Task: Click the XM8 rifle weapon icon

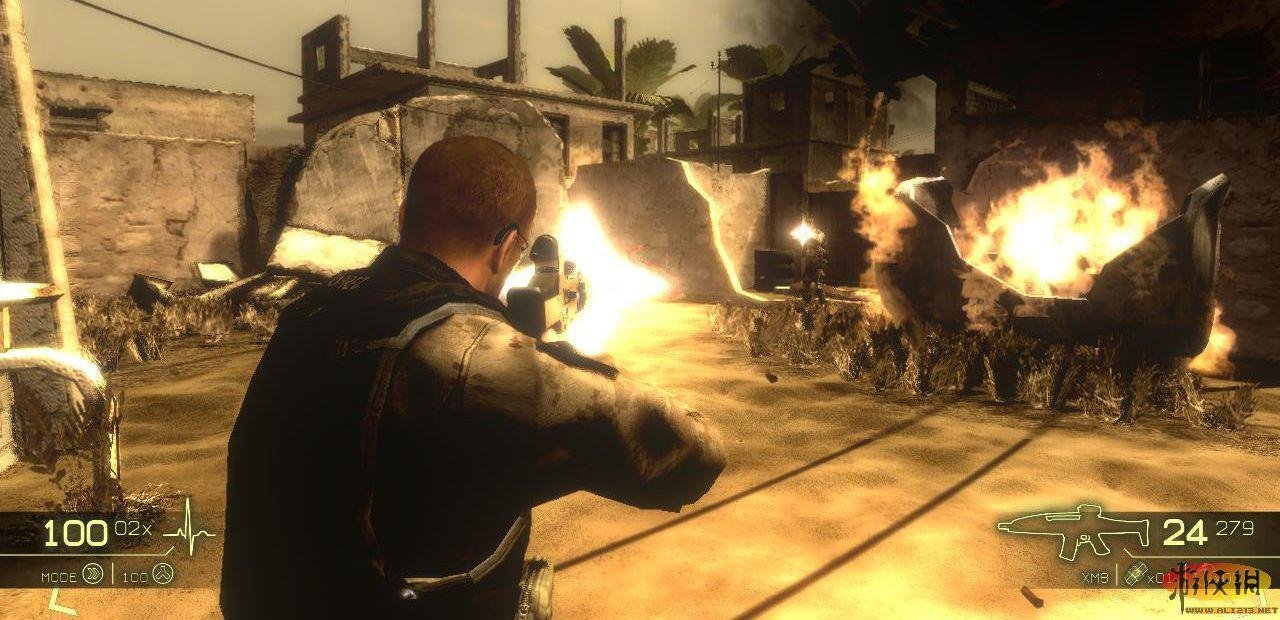Action: pyautogui.click(x=1072, y=531)
